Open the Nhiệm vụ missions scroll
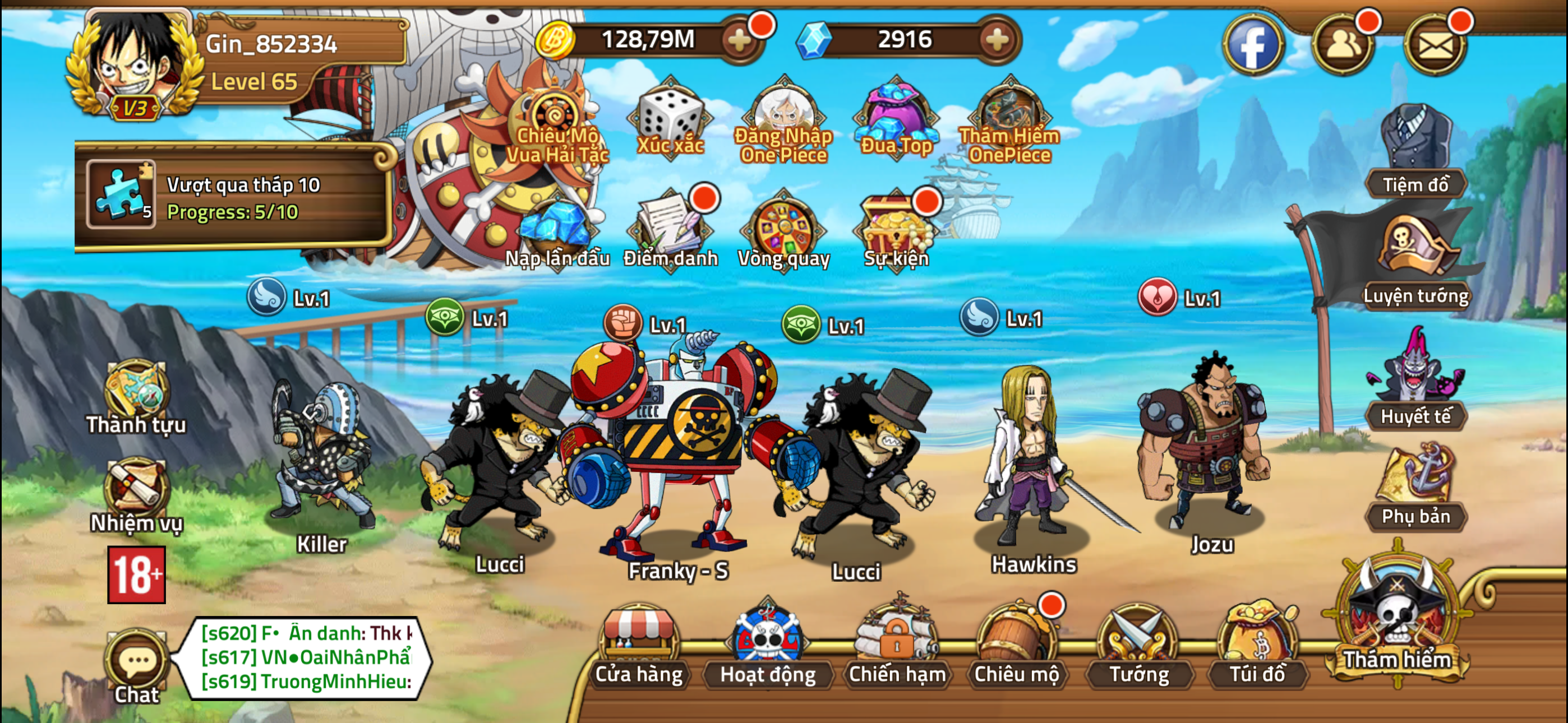The height and width of the screenshot is (723, 1568). tap(136, 494)
